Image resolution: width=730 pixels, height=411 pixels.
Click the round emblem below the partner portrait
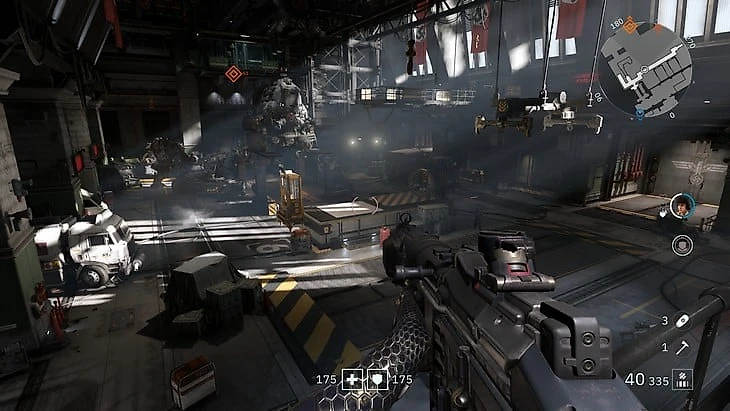click(x=682, y=243)
